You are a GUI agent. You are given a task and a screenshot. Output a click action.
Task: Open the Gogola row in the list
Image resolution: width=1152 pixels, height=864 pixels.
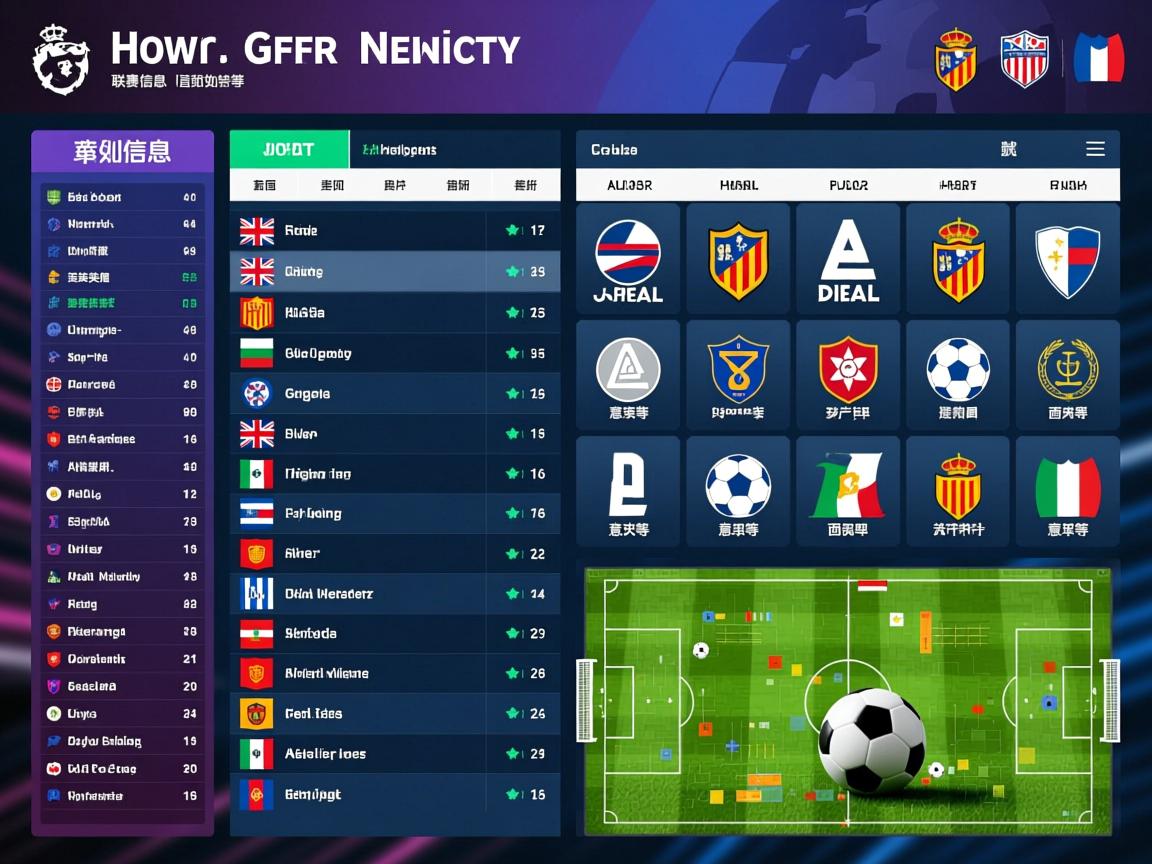coord(394,394)
